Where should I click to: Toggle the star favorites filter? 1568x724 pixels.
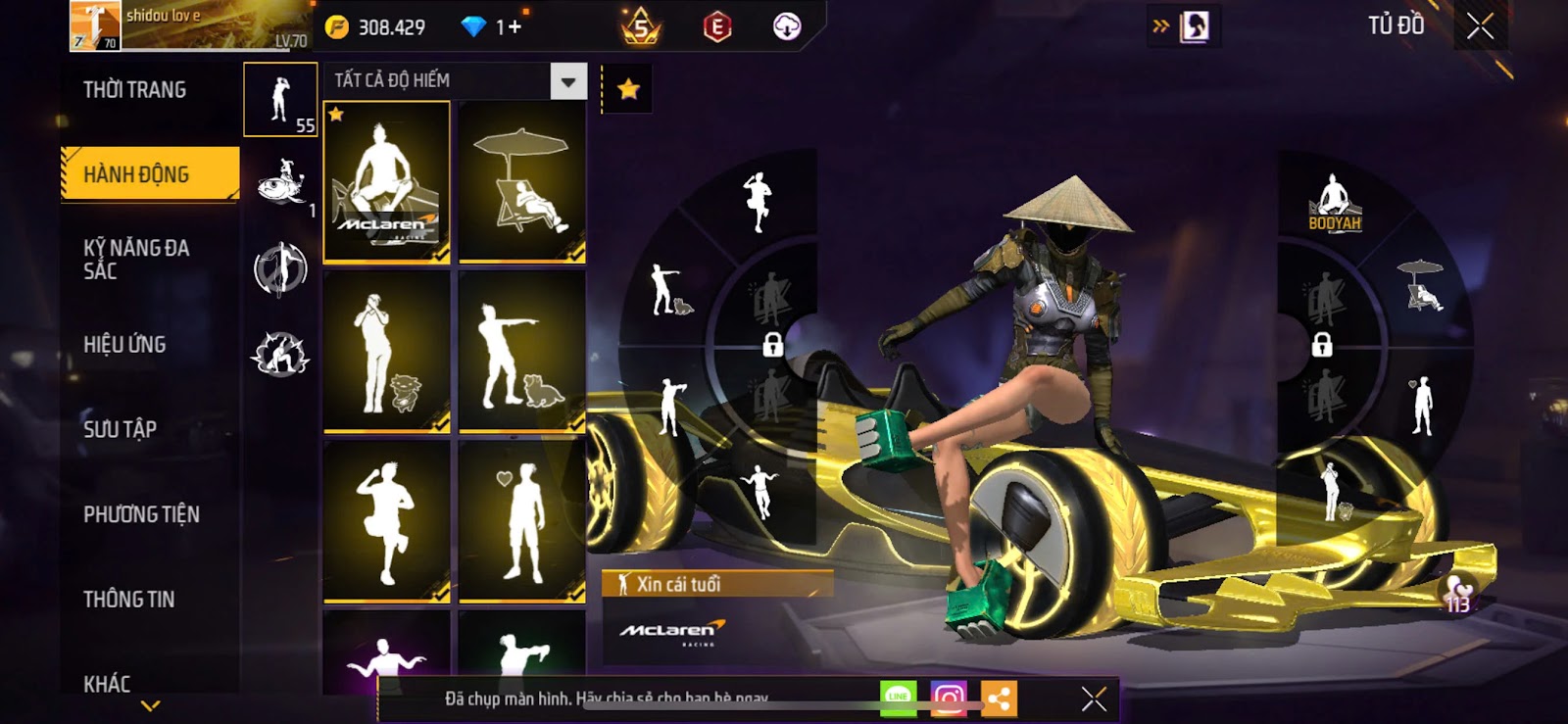628,90
